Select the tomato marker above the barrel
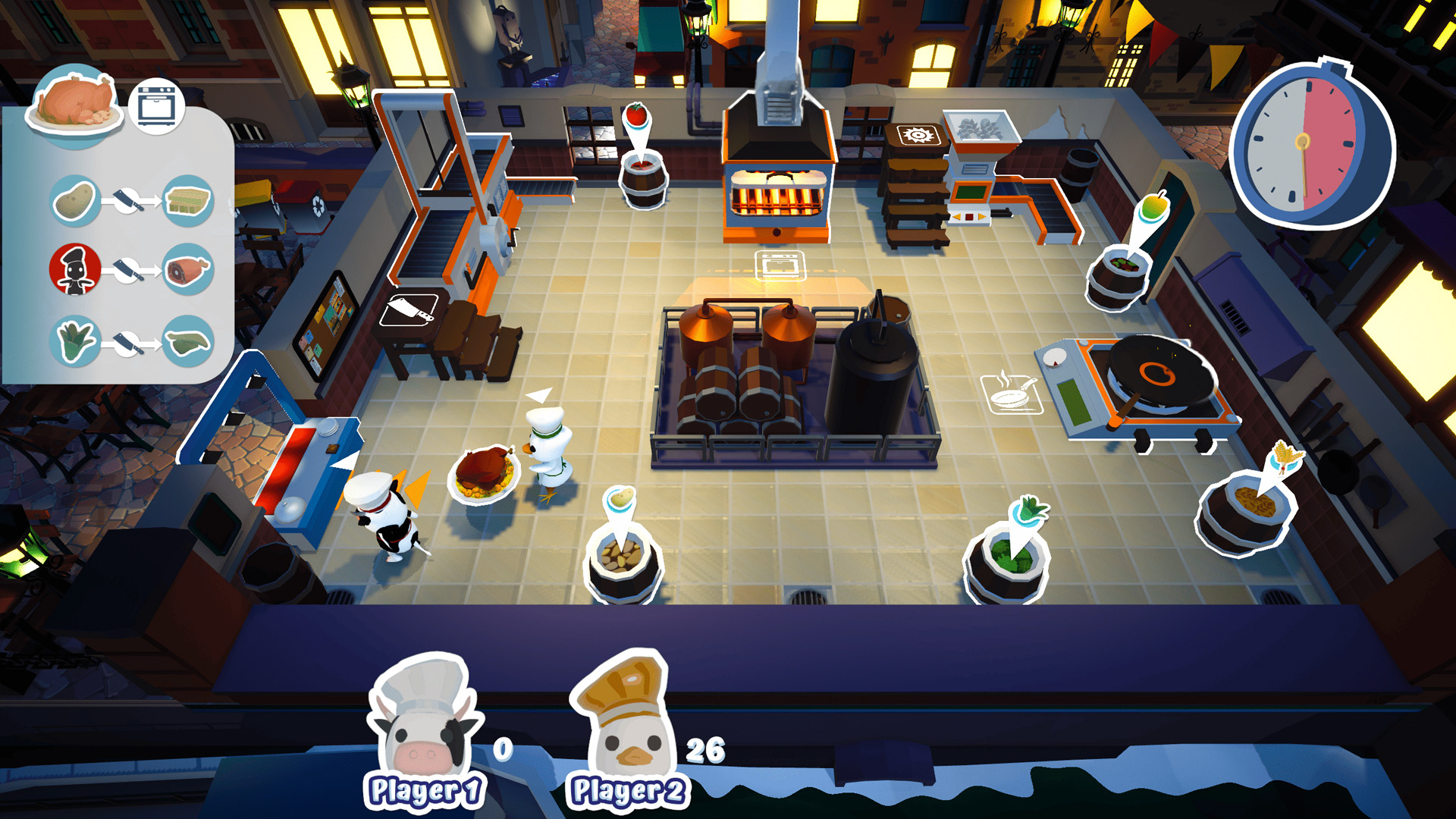Viewport: 1456px width, 819px height. coord(636,116)
